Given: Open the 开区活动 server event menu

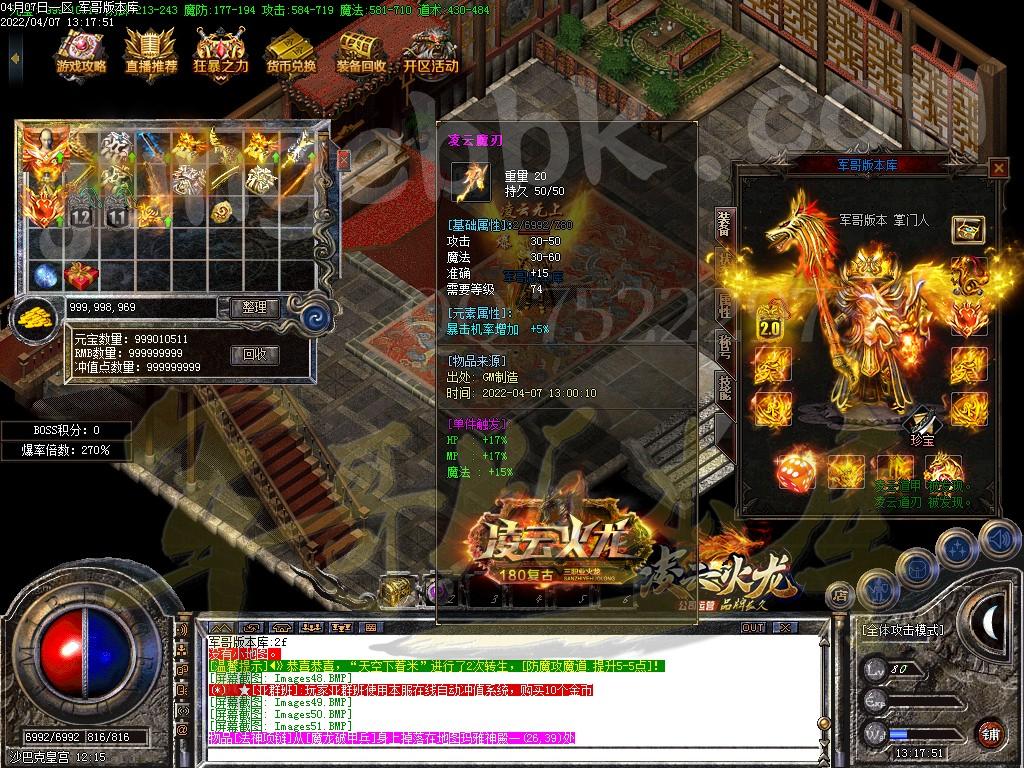Looking at the screenshot, I should point(431,52).
